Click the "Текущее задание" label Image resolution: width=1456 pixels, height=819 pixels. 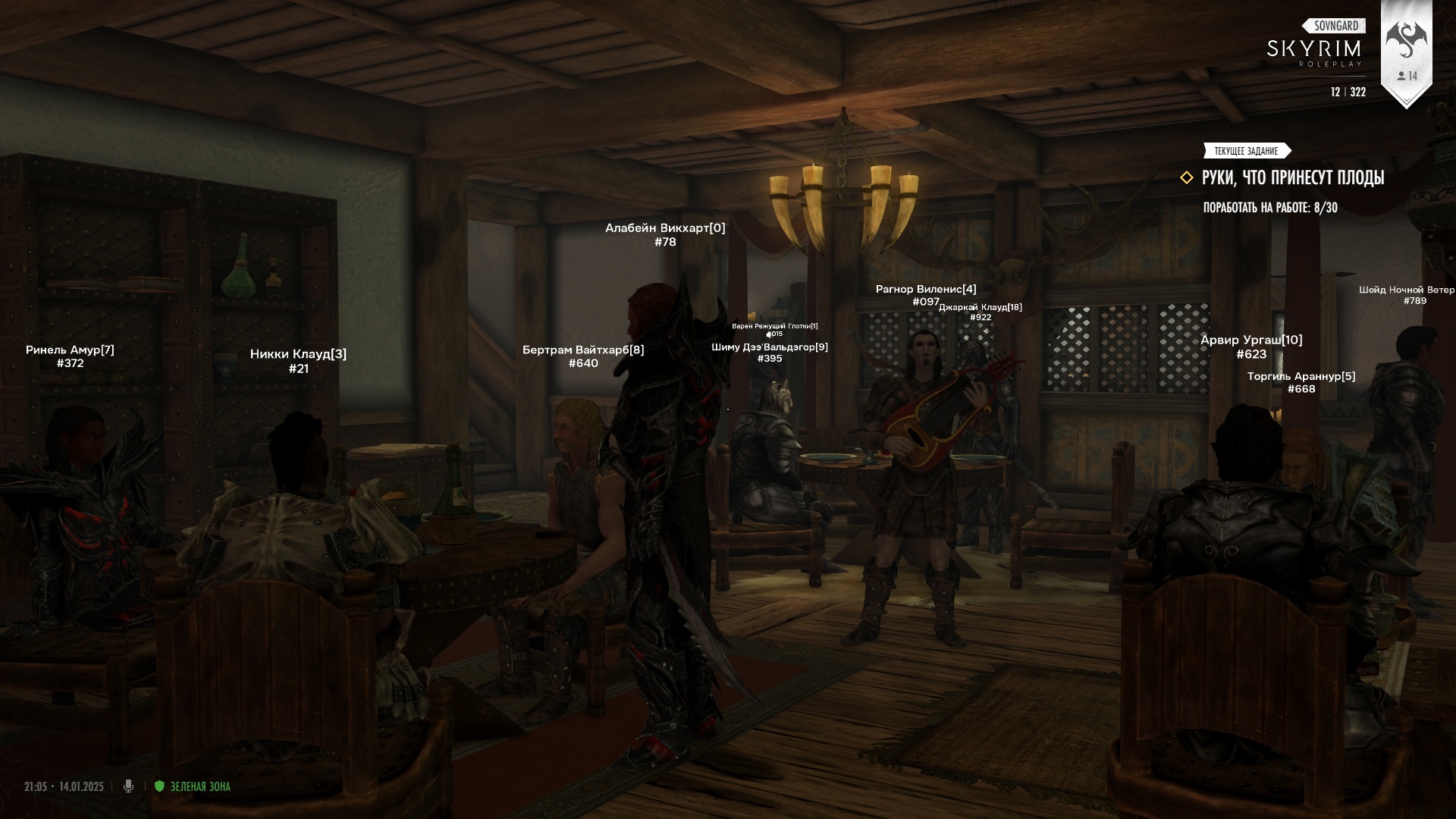pyautogui.click(x=1246, y=151)
